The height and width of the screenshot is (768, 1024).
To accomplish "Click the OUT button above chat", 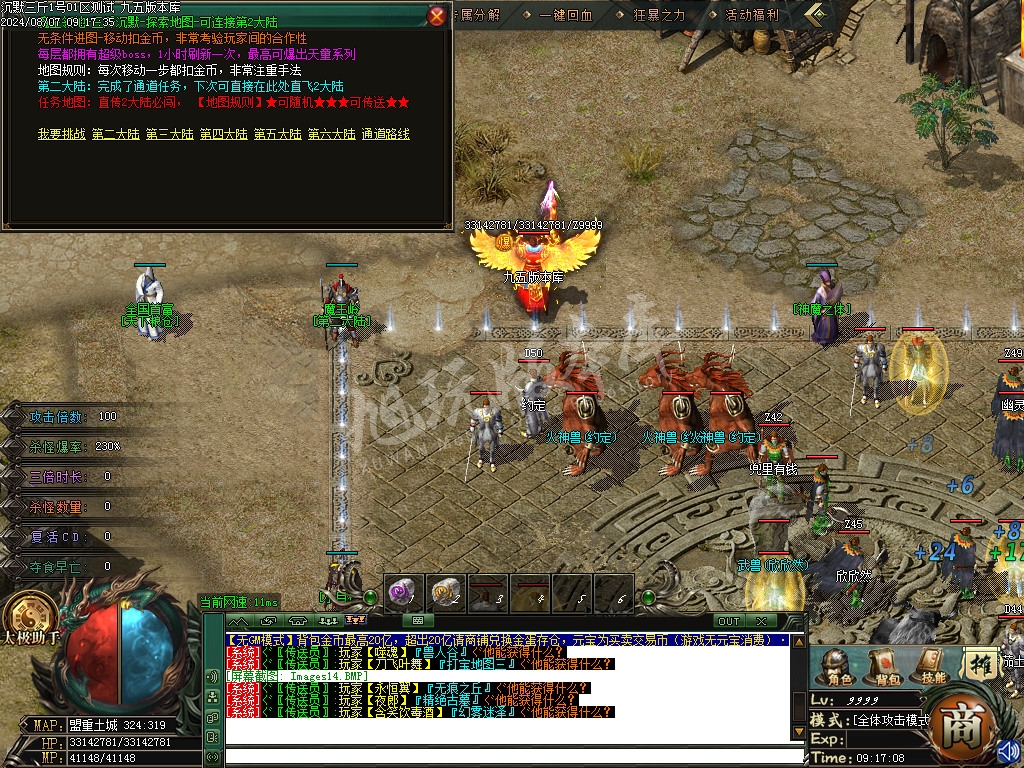I will tap(729, 621).
